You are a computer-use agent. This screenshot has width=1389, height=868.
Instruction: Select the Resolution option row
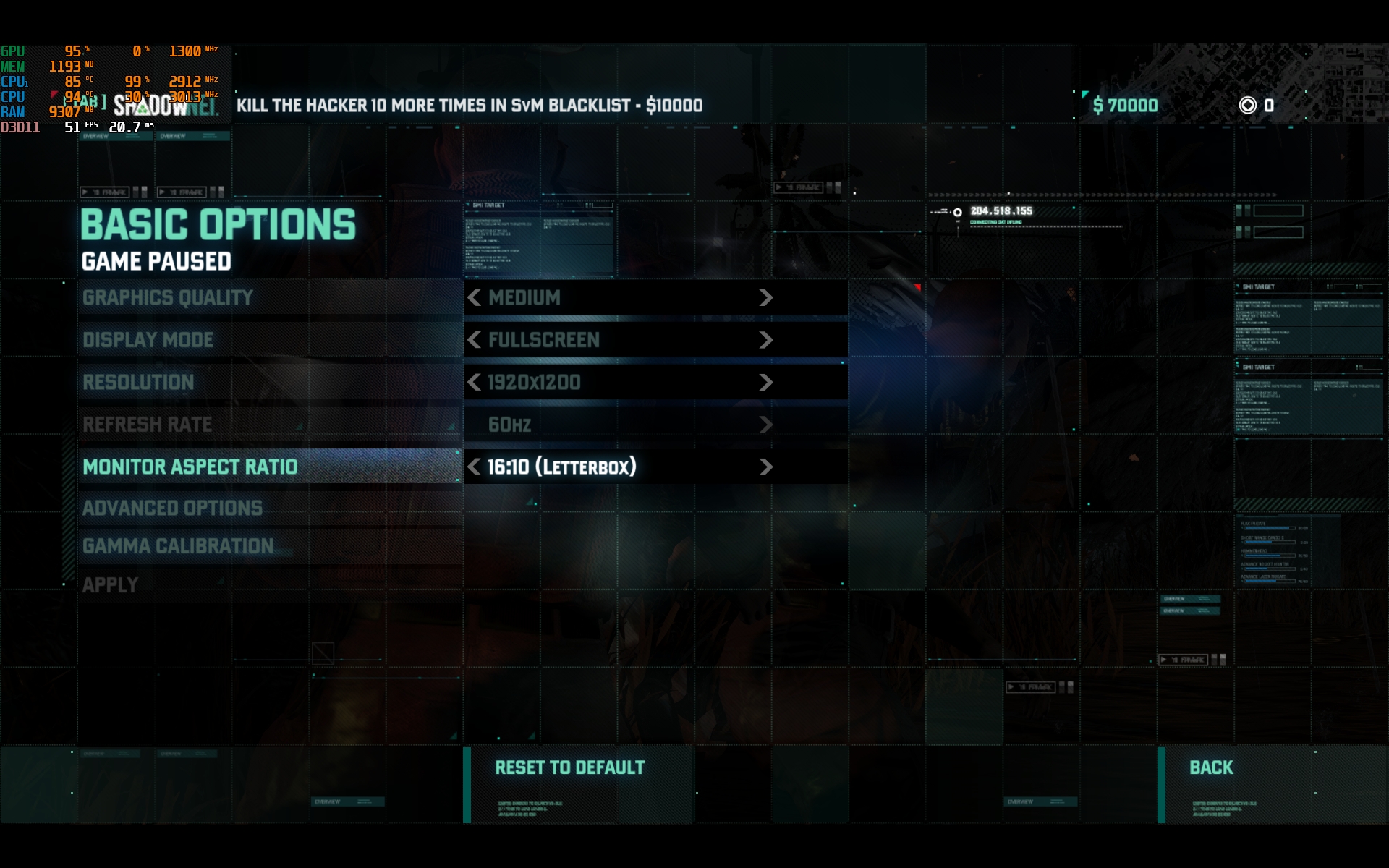pos(138,382)
